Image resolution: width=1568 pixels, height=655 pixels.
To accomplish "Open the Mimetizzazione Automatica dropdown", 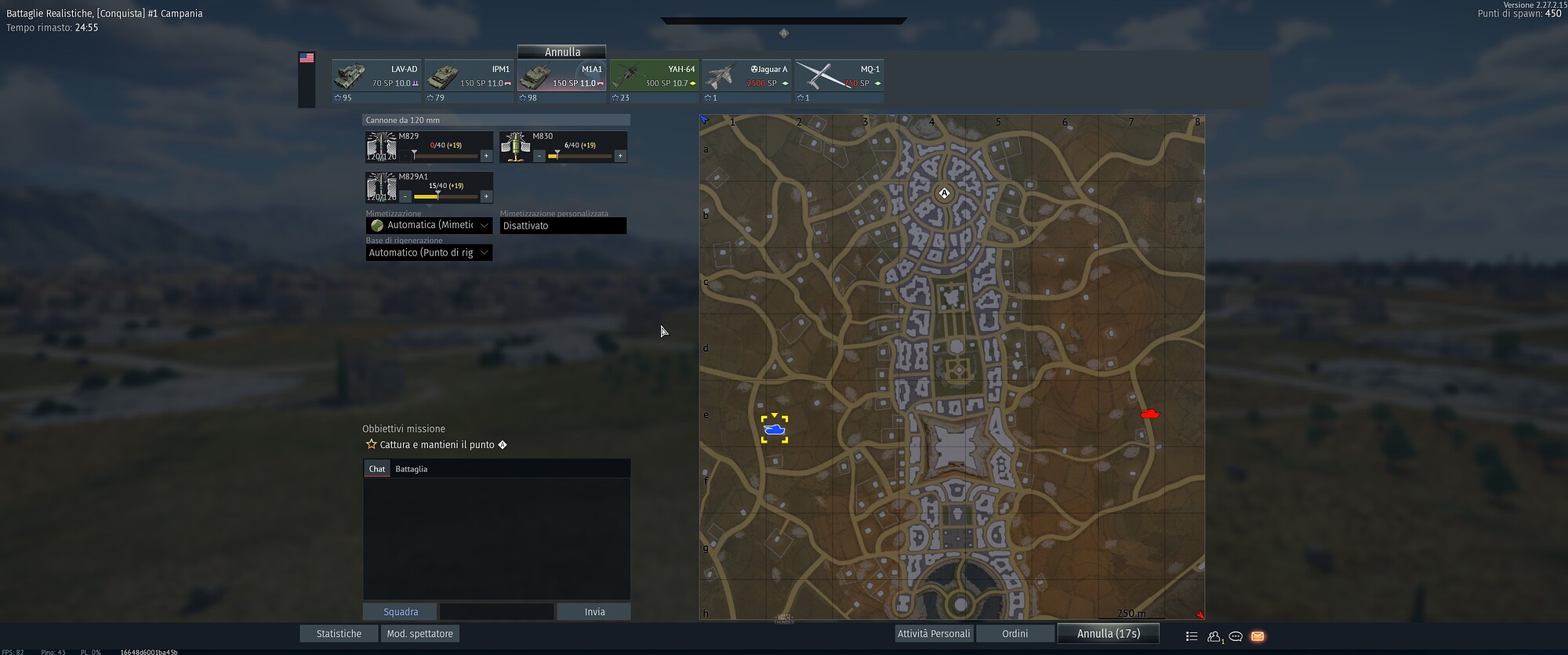I will click(x=428, y=225).
